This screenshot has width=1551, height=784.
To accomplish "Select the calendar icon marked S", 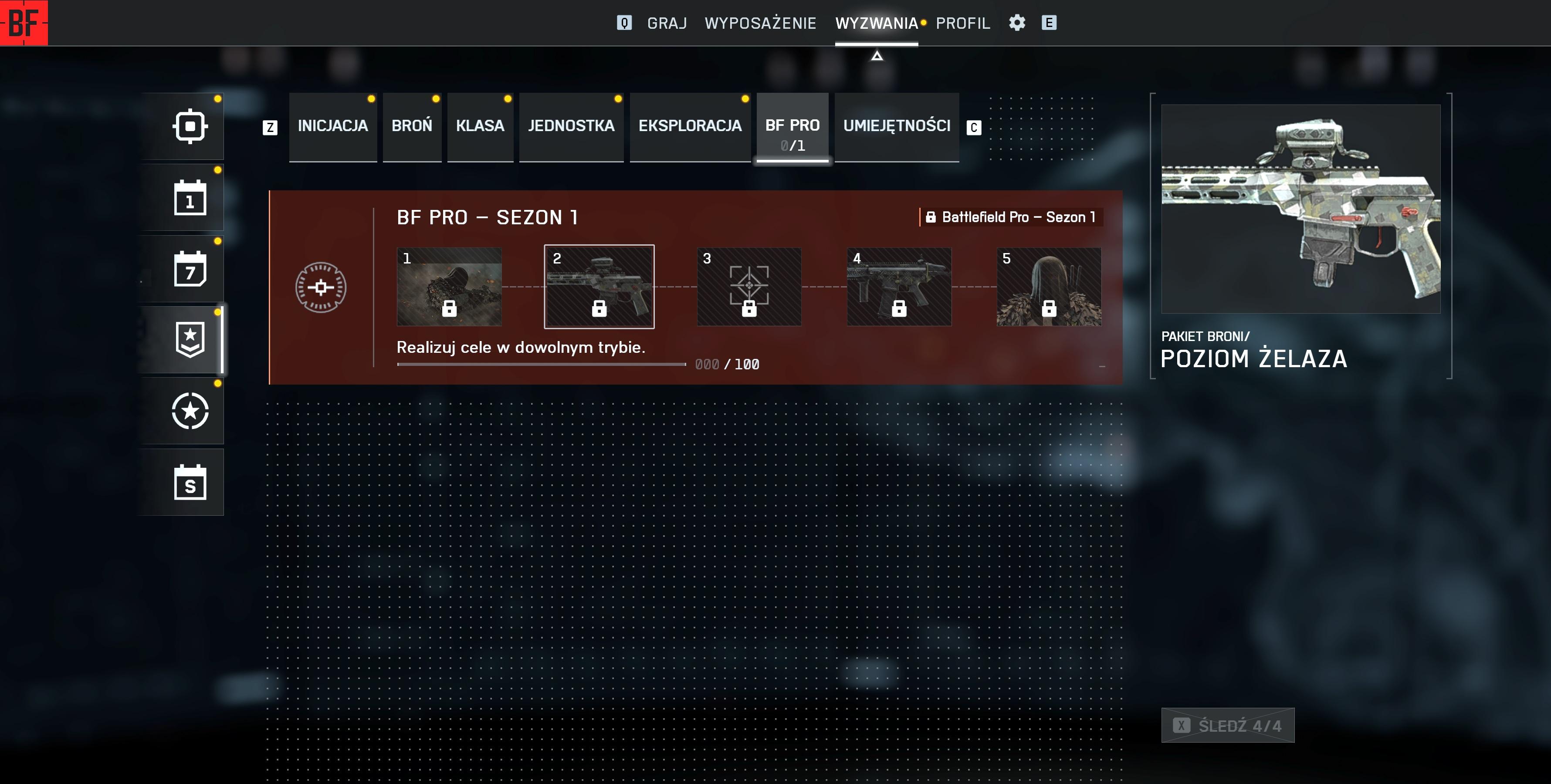I will pos(190,482).
